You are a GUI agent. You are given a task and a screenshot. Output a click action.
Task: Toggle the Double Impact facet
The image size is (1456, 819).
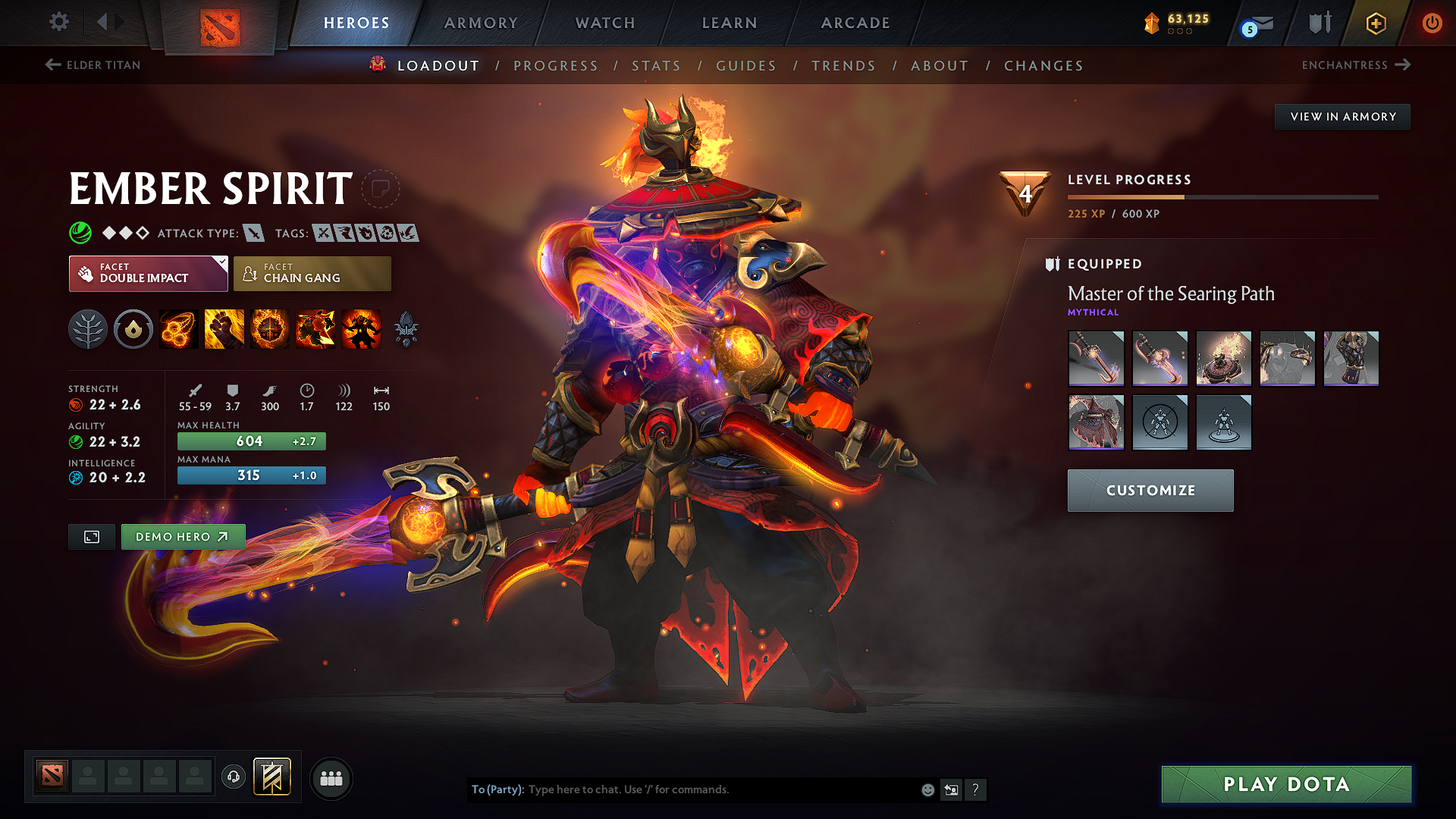(148, 274)
